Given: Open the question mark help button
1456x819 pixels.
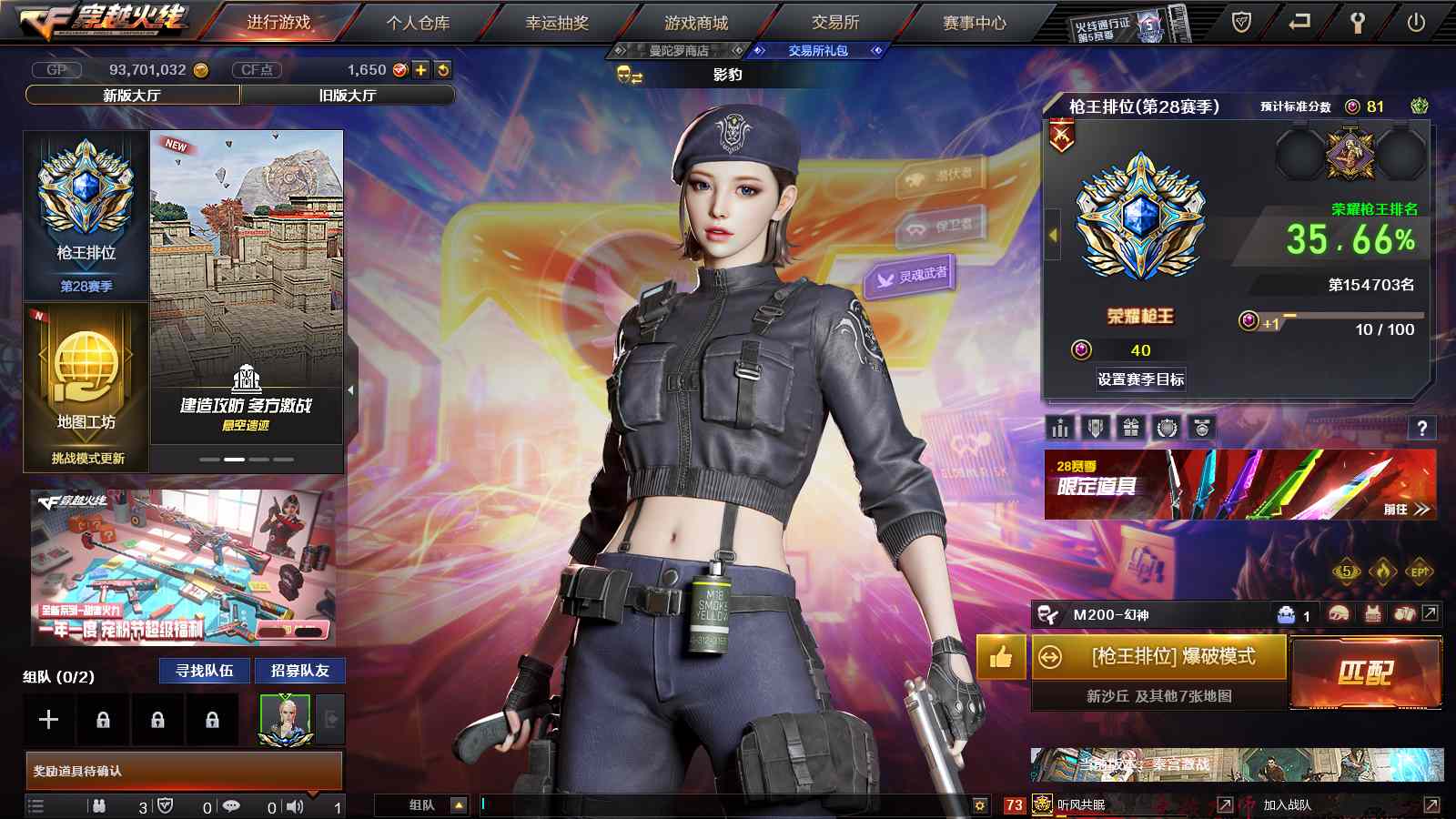Looking at the screenshot, I should (x=1421, y=428).
